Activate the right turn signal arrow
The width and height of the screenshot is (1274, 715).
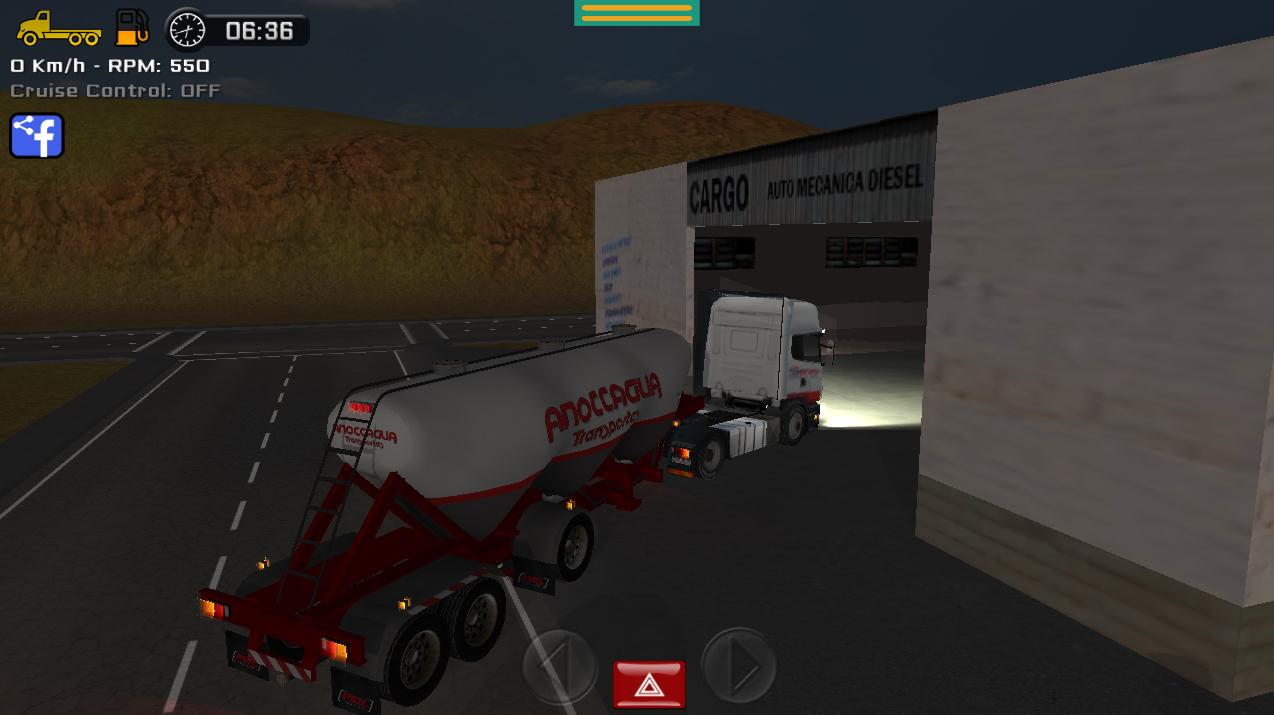[x=739, y=665]
